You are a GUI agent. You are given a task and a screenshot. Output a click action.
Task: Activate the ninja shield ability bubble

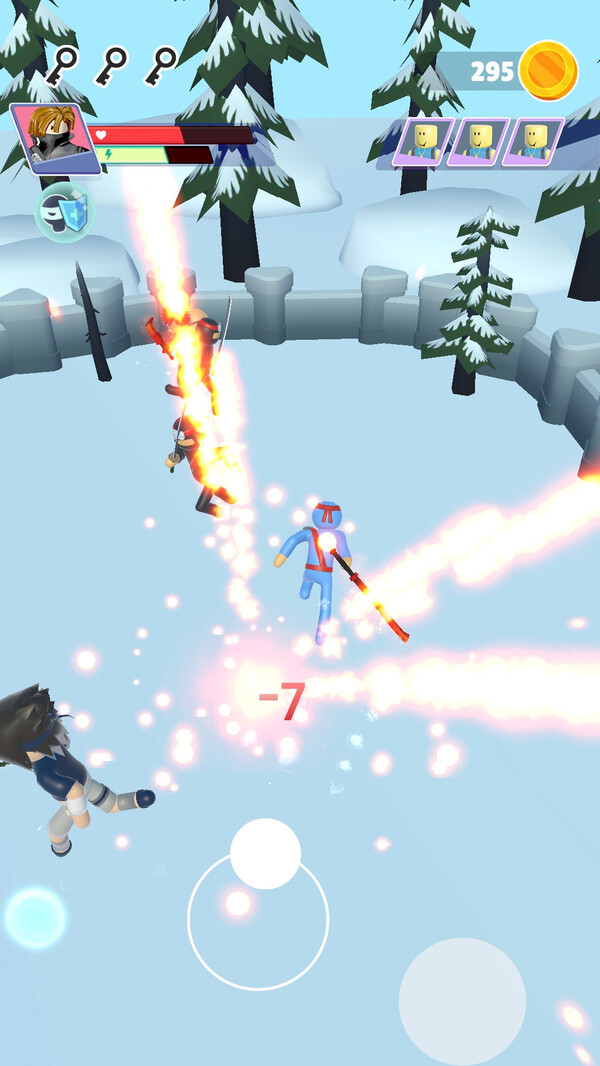tap(65, 212)
